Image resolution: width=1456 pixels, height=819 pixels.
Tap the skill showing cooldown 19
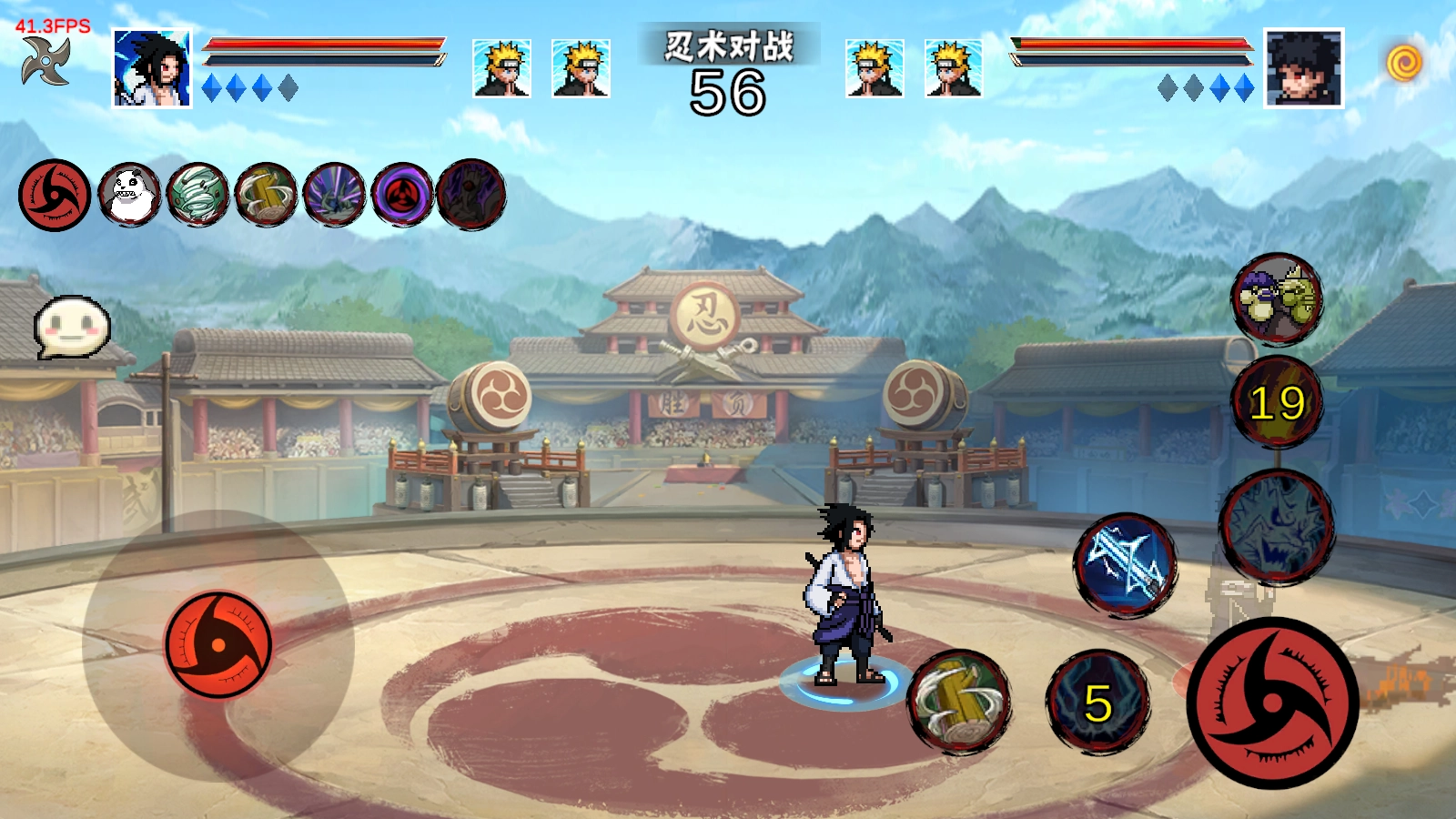(1277, 402)
